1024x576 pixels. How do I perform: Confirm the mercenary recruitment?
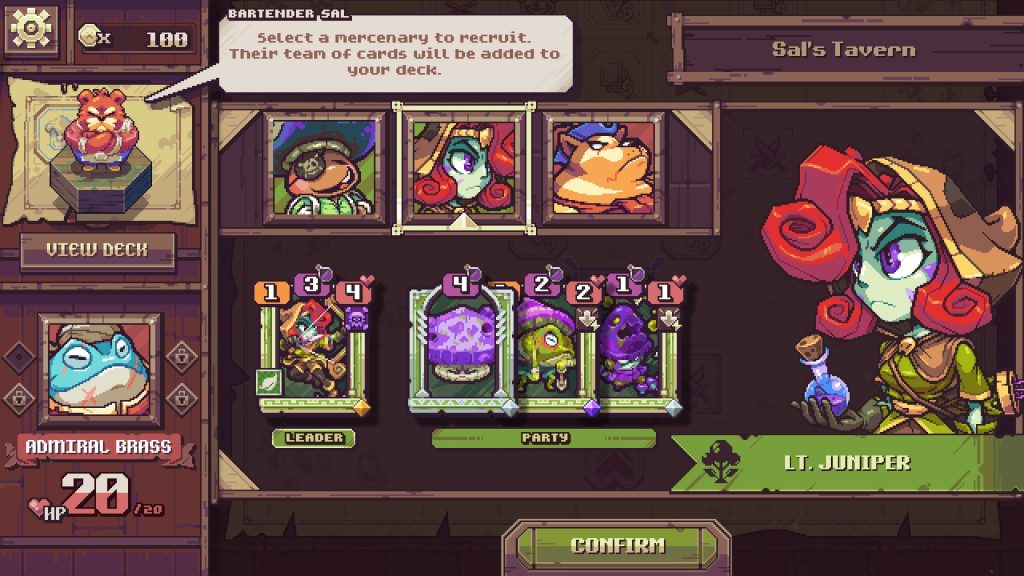[x=617, y=546]
